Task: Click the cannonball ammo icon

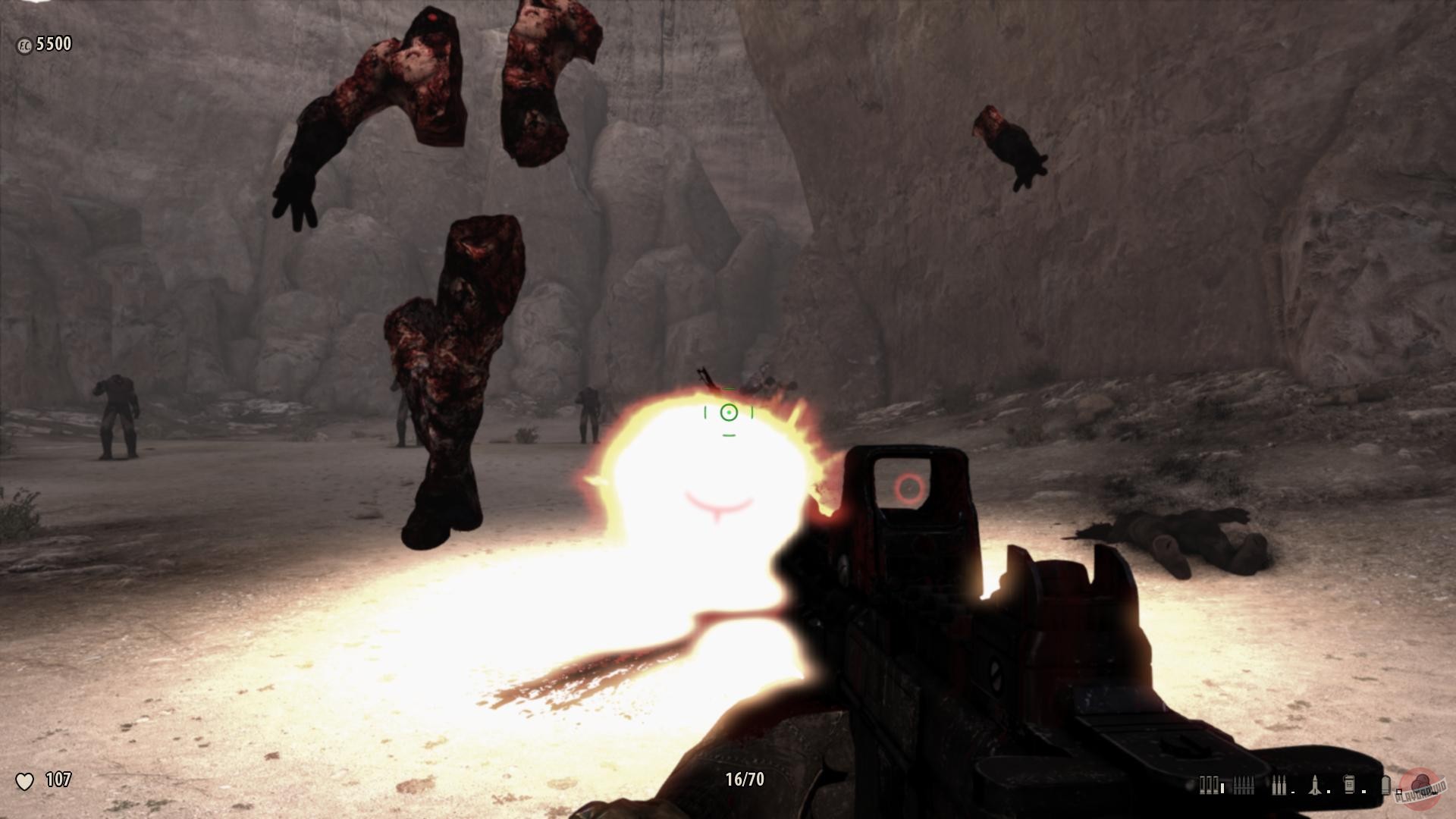Action: click(x=1386, y=786)
